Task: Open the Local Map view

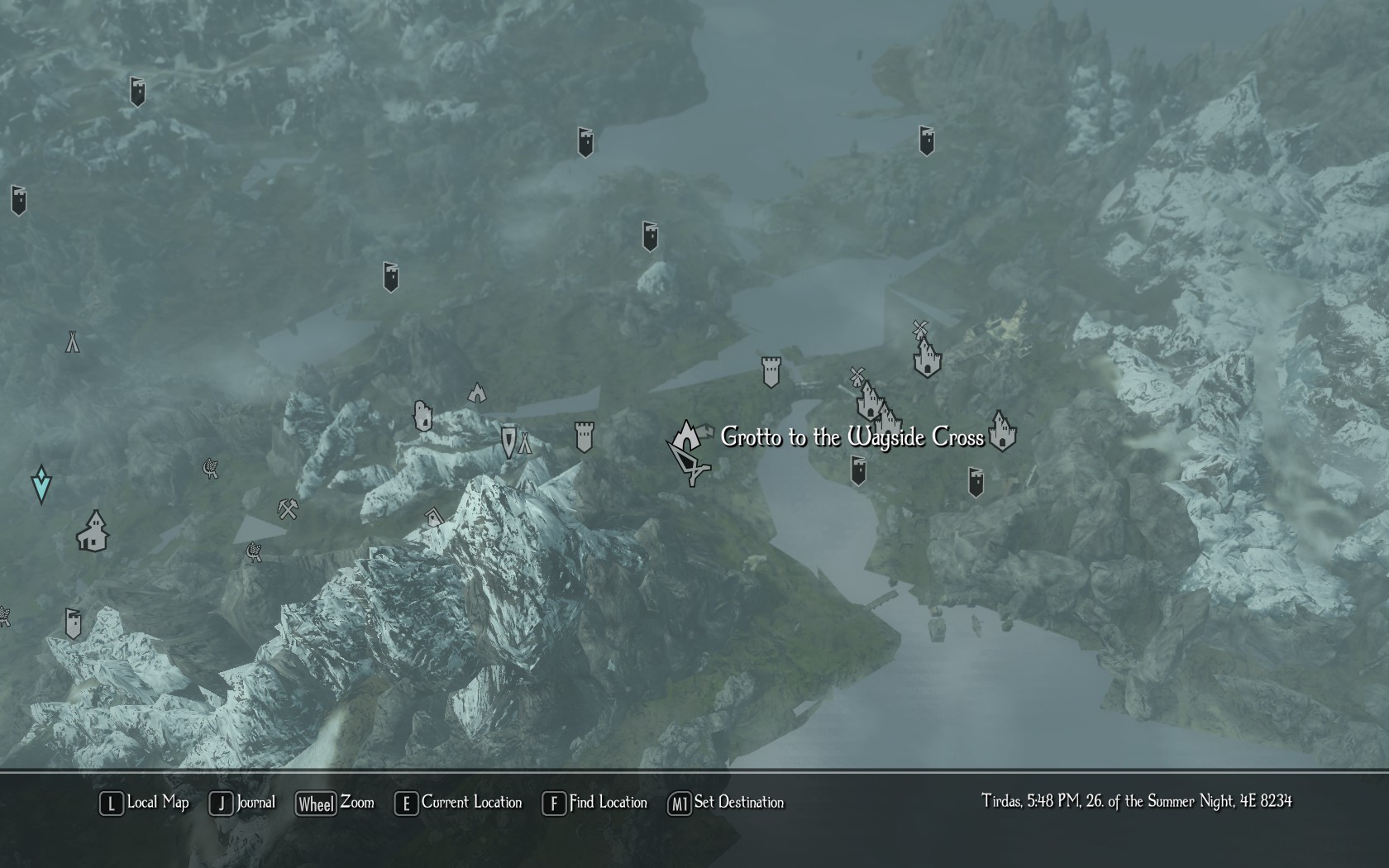Action: pyautogui.click(x=144, y=803)
